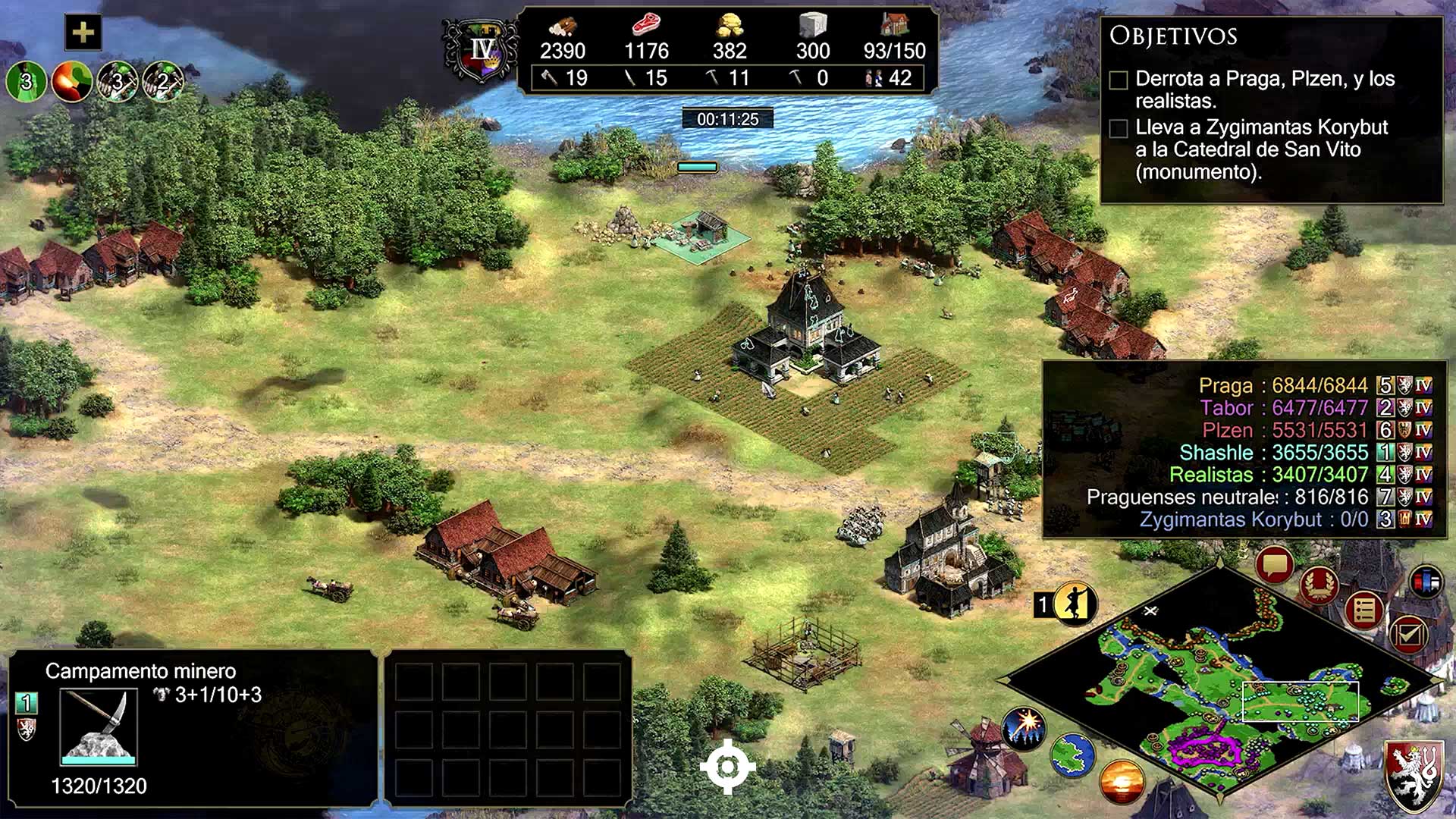Click the Age IV crest emblem

click(x=482, y=51)
